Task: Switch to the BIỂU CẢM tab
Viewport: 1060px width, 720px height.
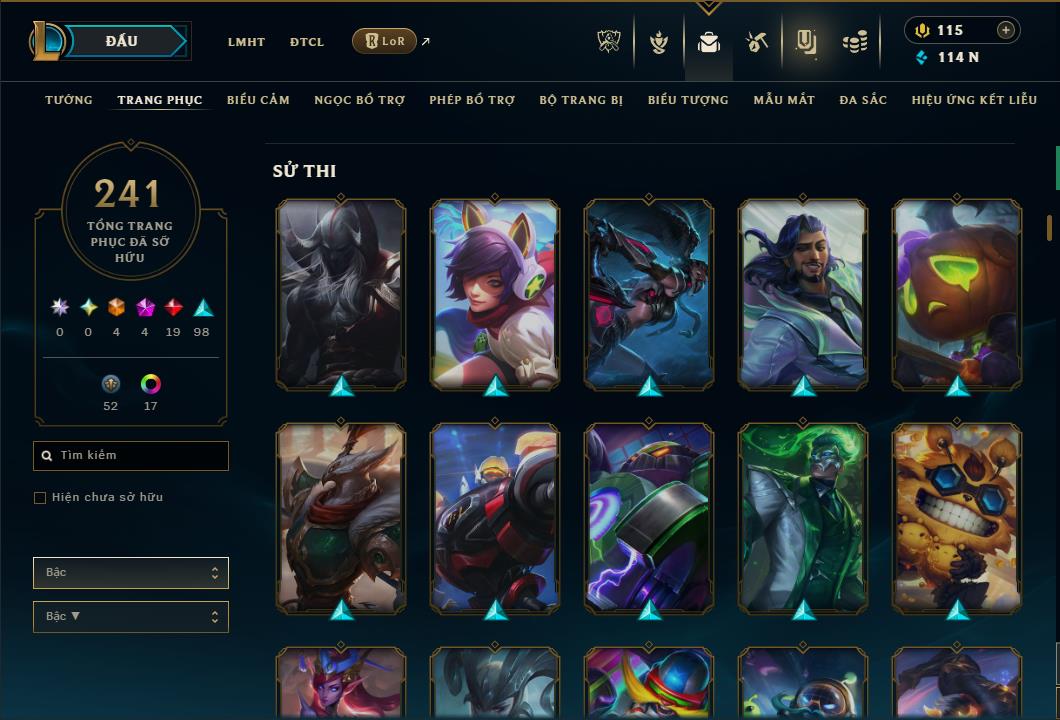Action: [x=258, y=100]
